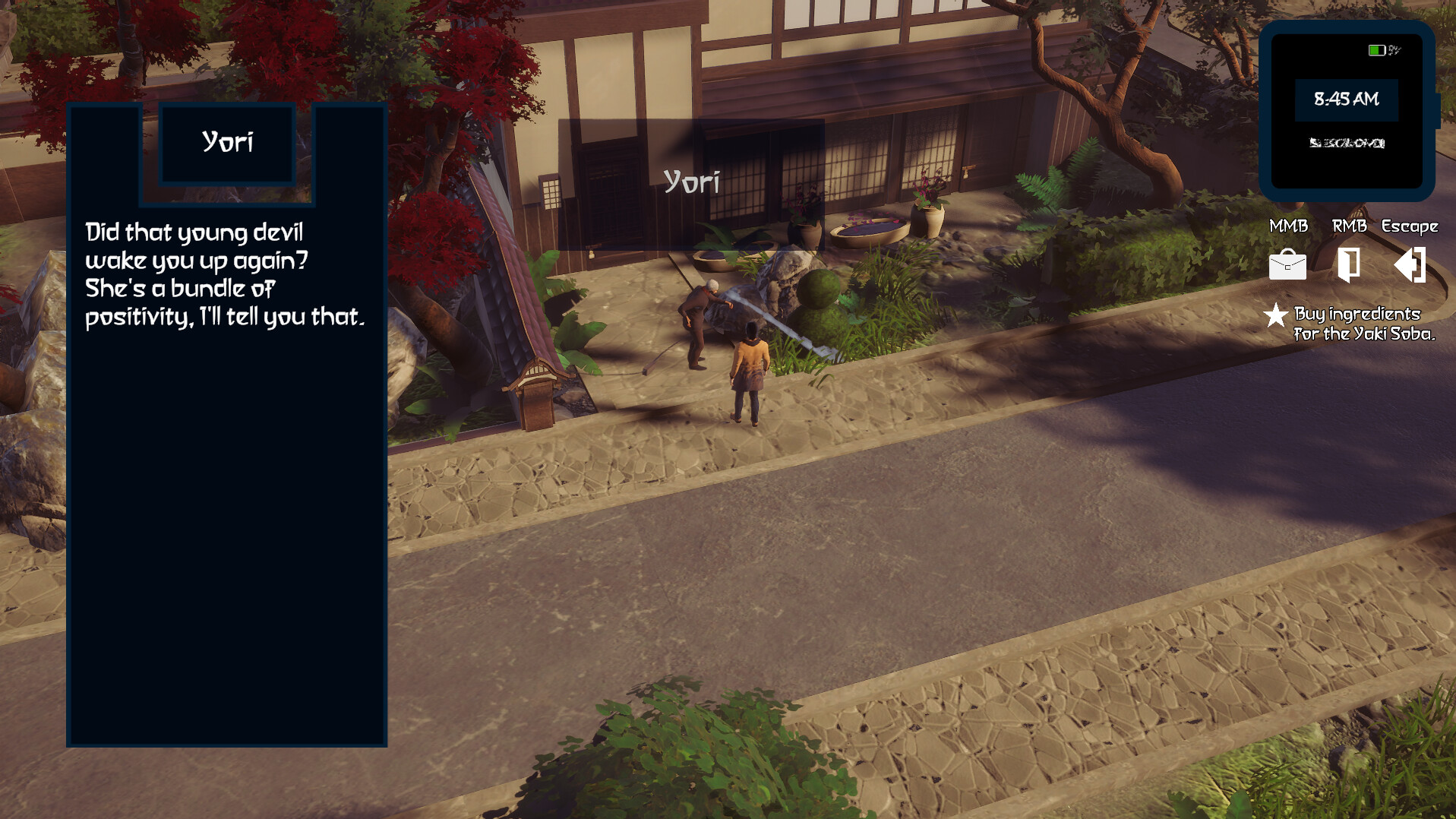Click the Yori name header on the dialogue box
The height and width of the screenshot is (819, 1456).
pos(228,141)
